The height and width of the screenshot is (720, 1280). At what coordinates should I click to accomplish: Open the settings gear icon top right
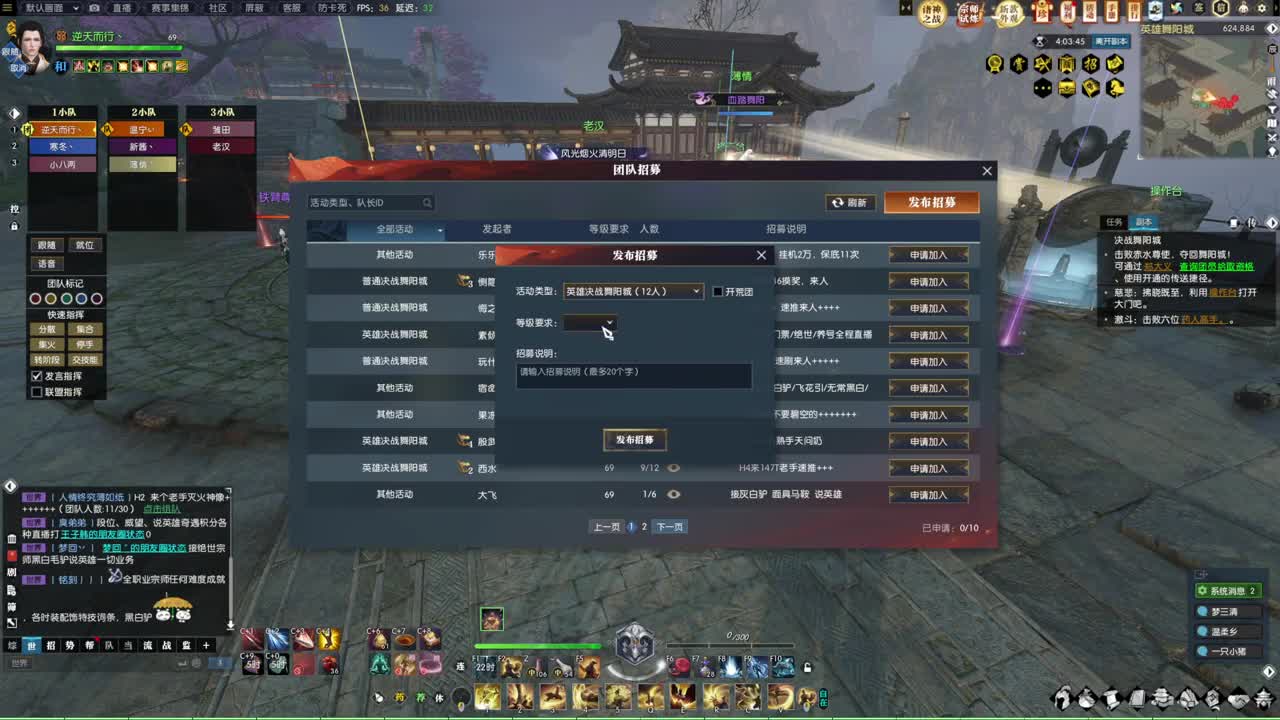click(x=1262, y=7)
